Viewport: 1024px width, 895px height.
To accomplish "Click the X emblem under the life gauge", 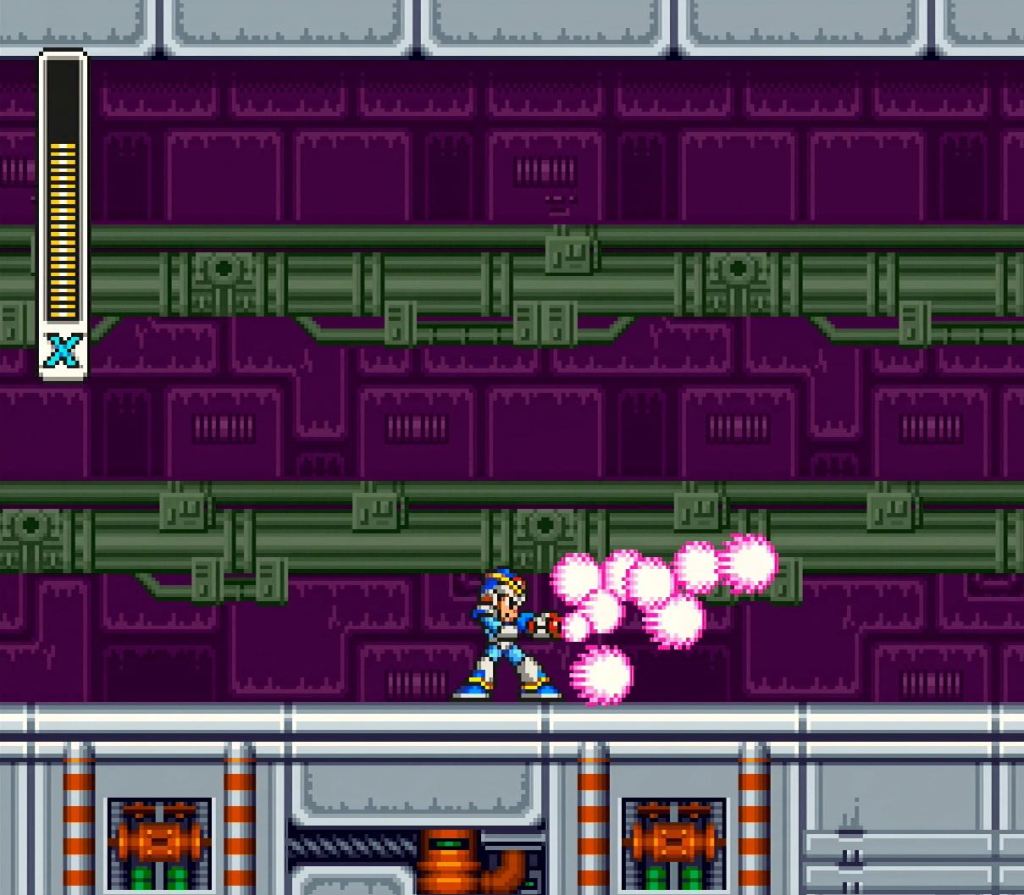I will [63, 352].
